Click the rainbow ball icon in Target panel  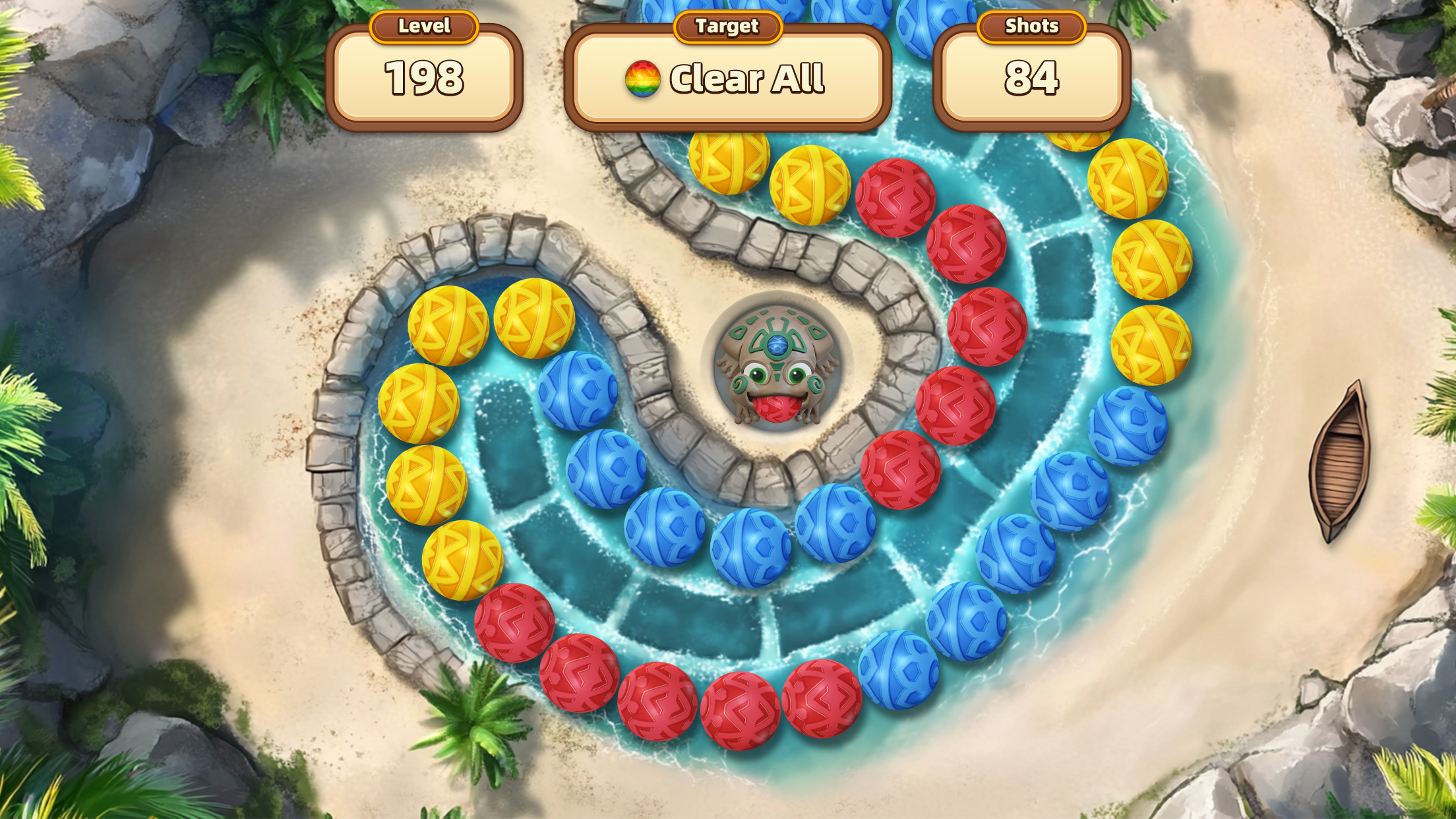pos(643,79)
